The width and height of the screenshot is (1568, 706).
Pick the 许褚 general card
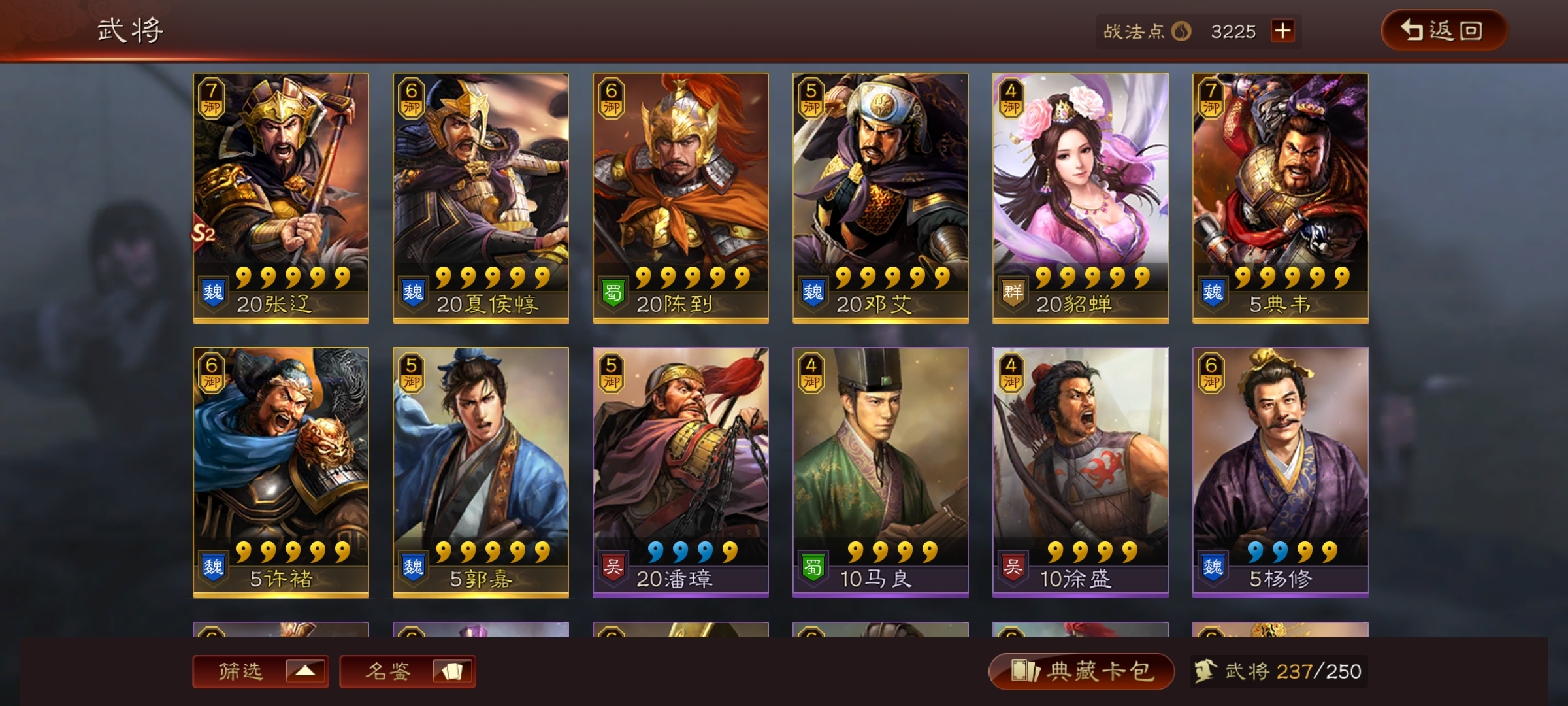pyautogui.click(x=281, y=472)
